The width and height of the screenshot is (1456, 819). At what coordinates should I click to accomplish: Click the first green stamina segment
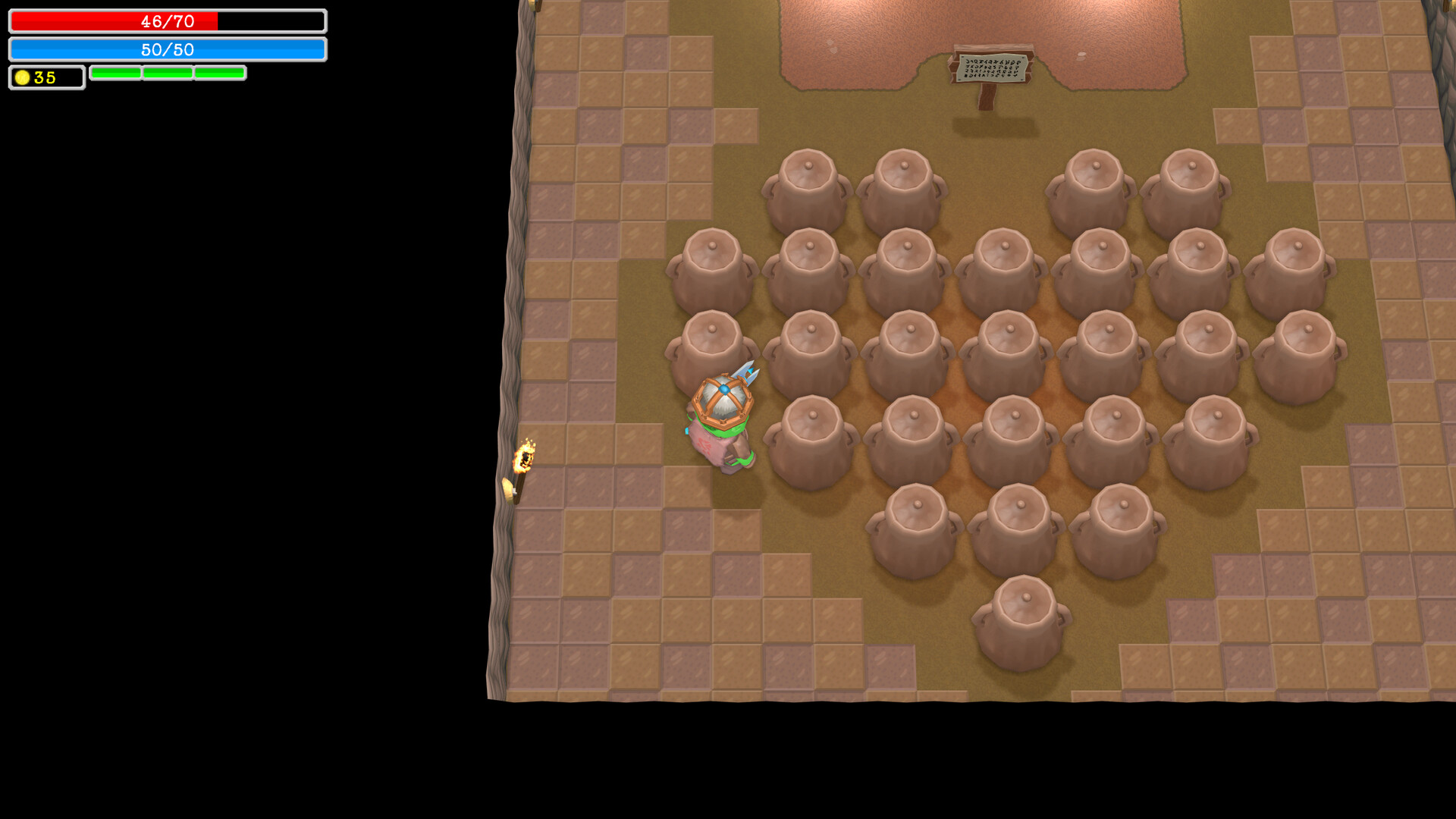point(115,74)
